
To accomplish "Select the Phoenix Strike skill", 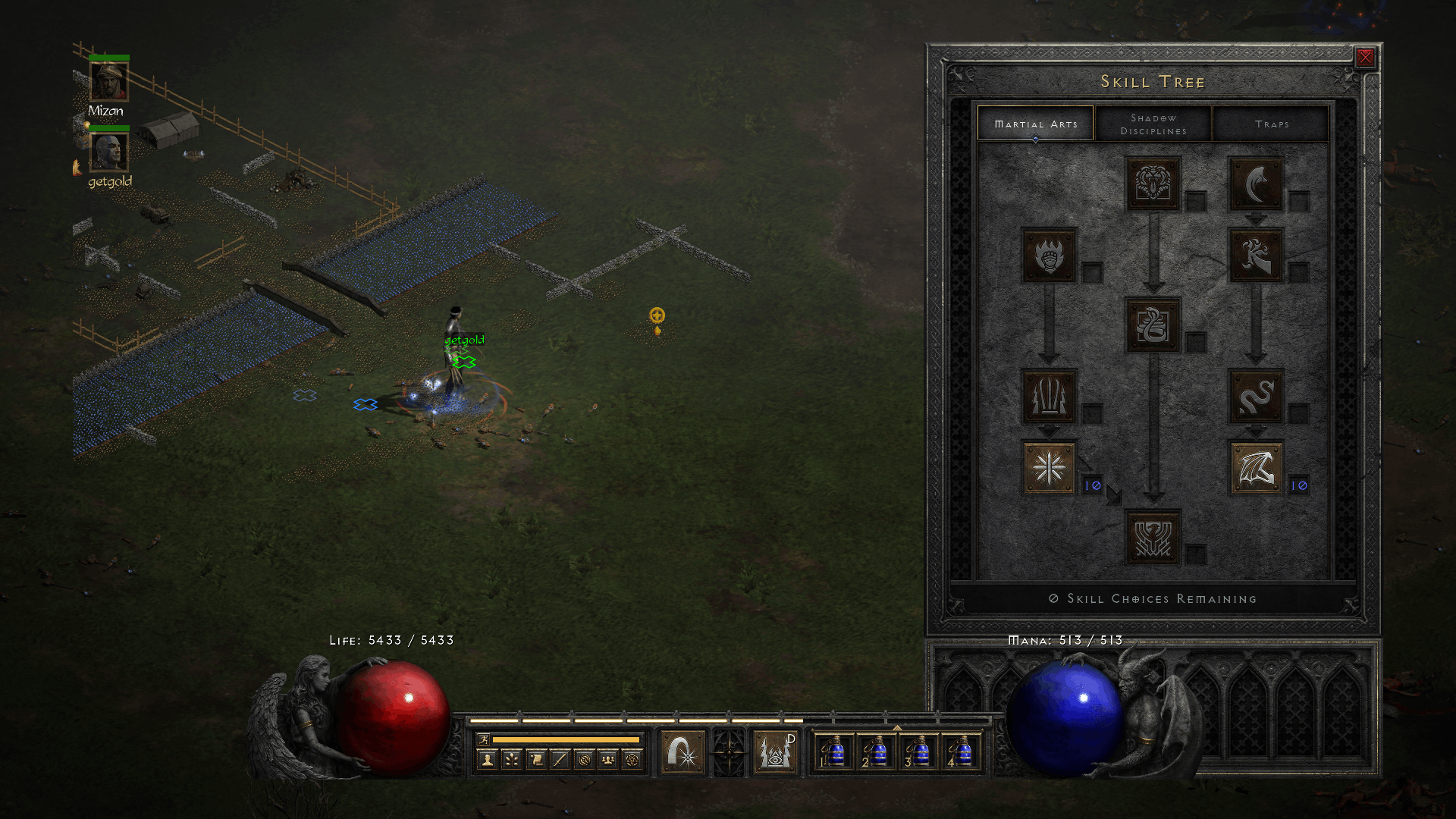I will coord(1153,537).
